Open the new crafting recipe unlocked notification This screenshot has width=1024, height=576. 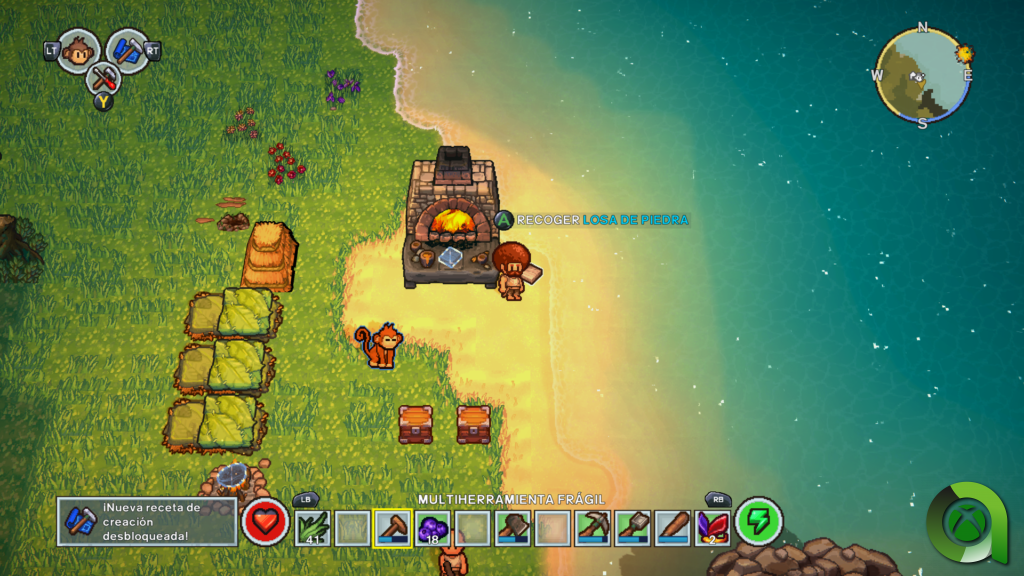(x=146, y=521)
